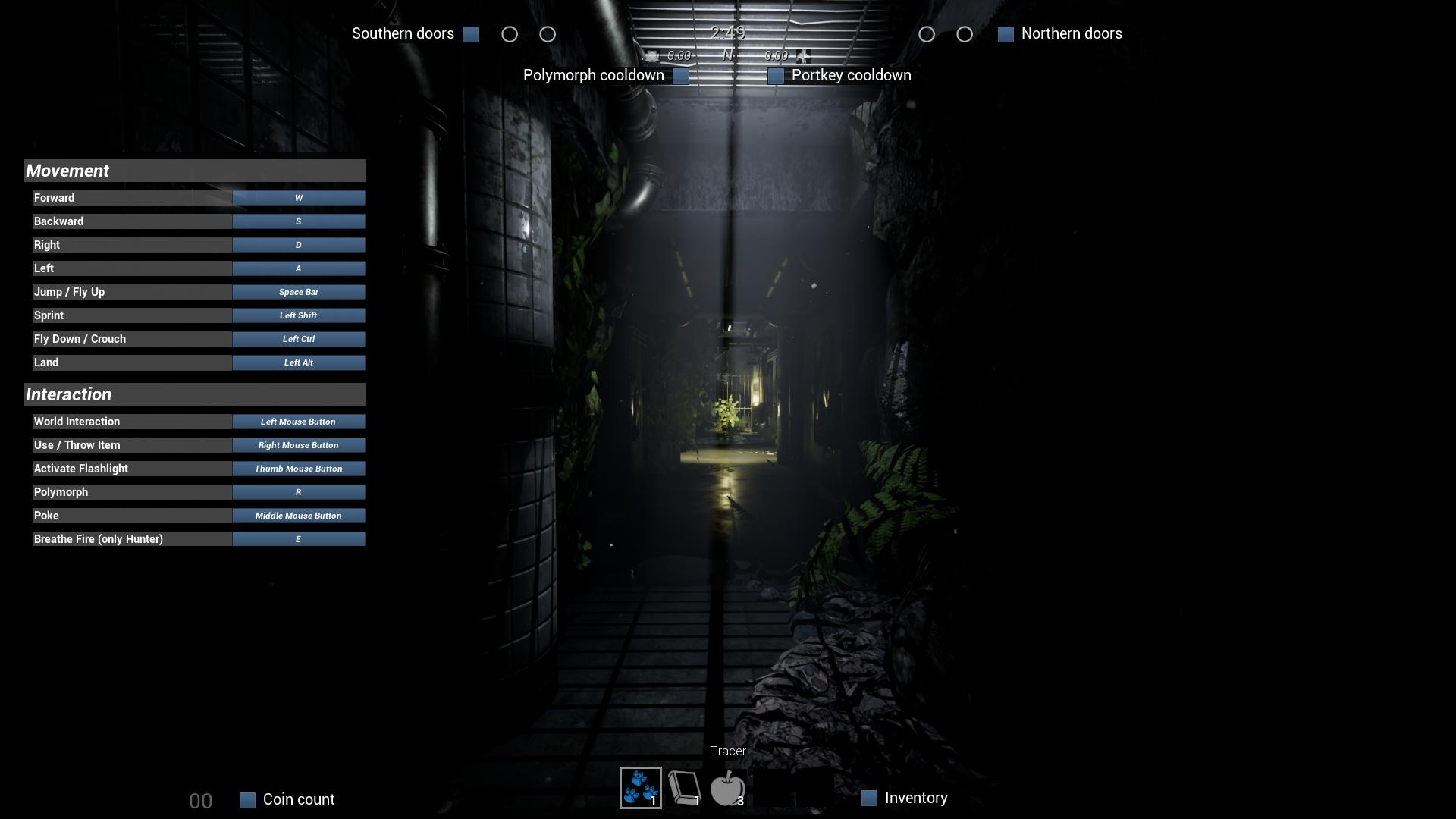Rebind the W key for Forward movement

[298, 198]
